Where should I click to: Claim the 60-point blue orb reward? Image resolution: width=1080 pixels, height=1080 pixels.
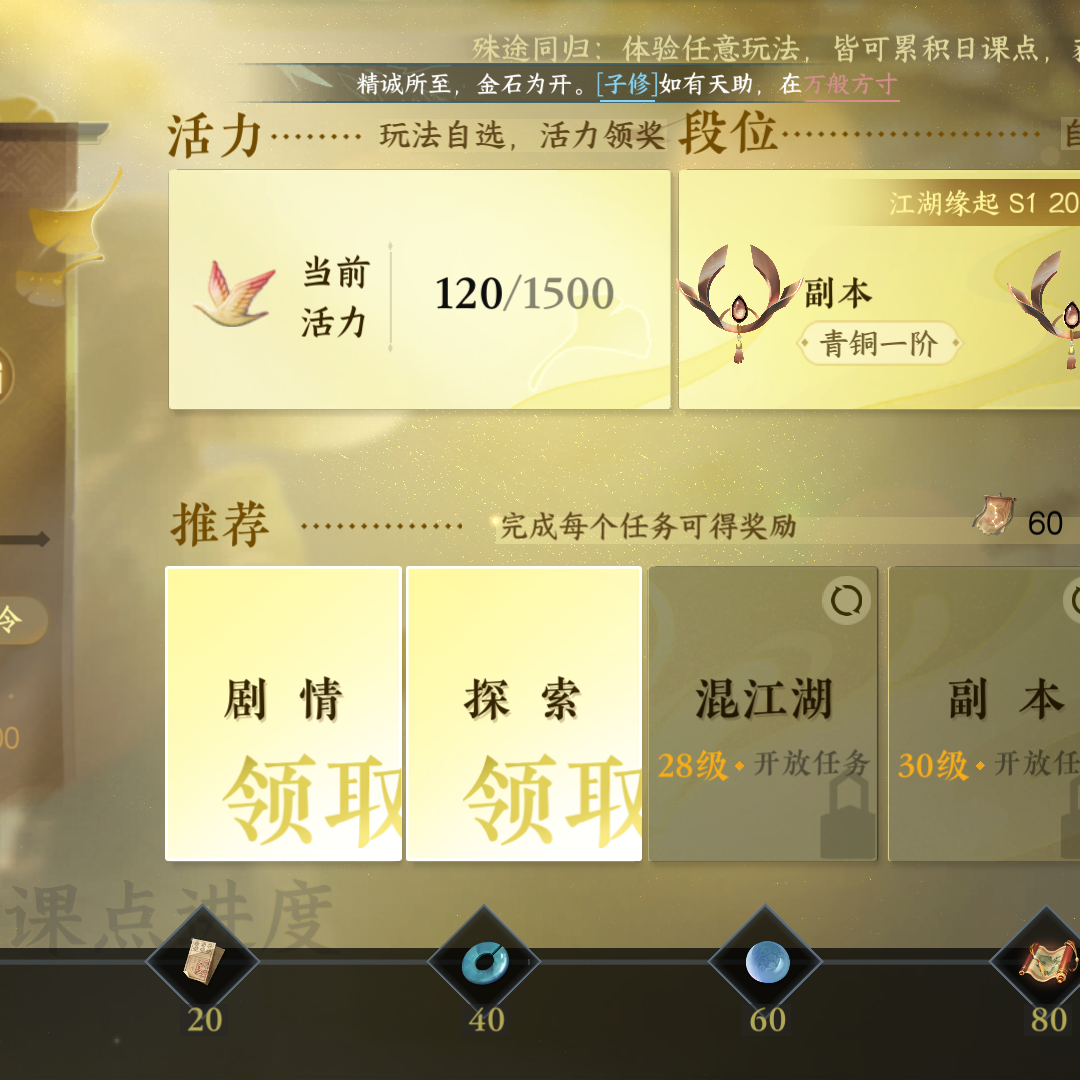click(767, 962)
